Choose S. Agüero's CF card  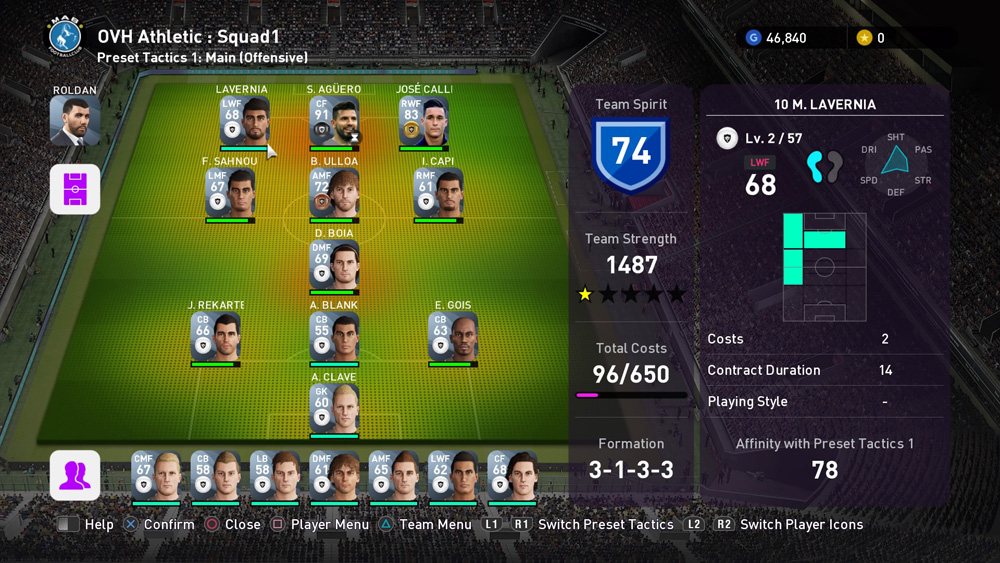click(x=334, y=122)
